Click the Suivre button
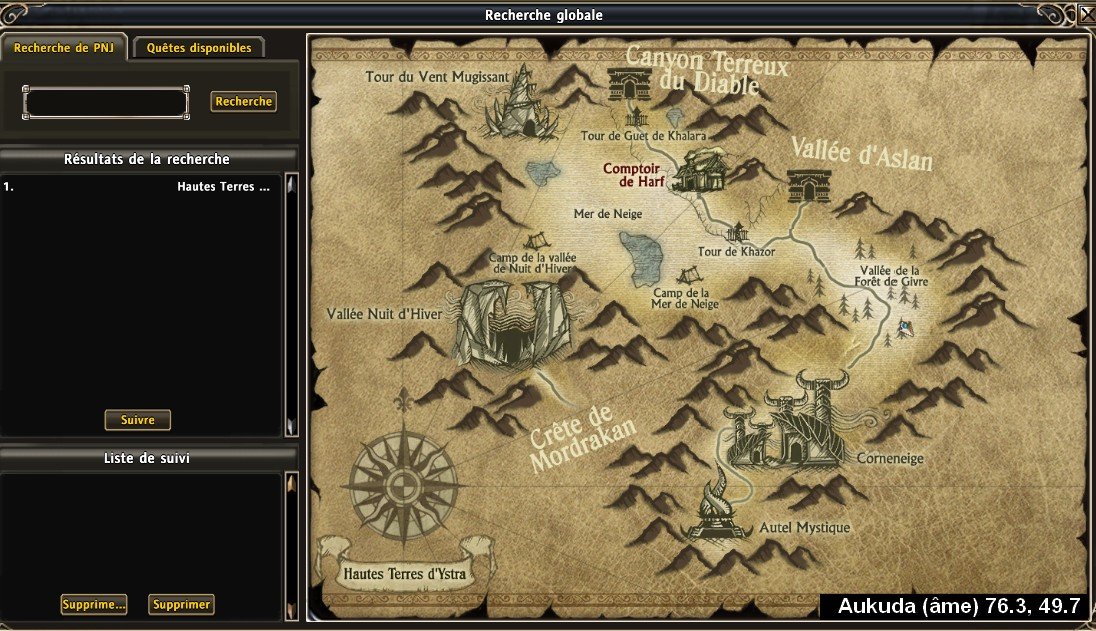 137,420
